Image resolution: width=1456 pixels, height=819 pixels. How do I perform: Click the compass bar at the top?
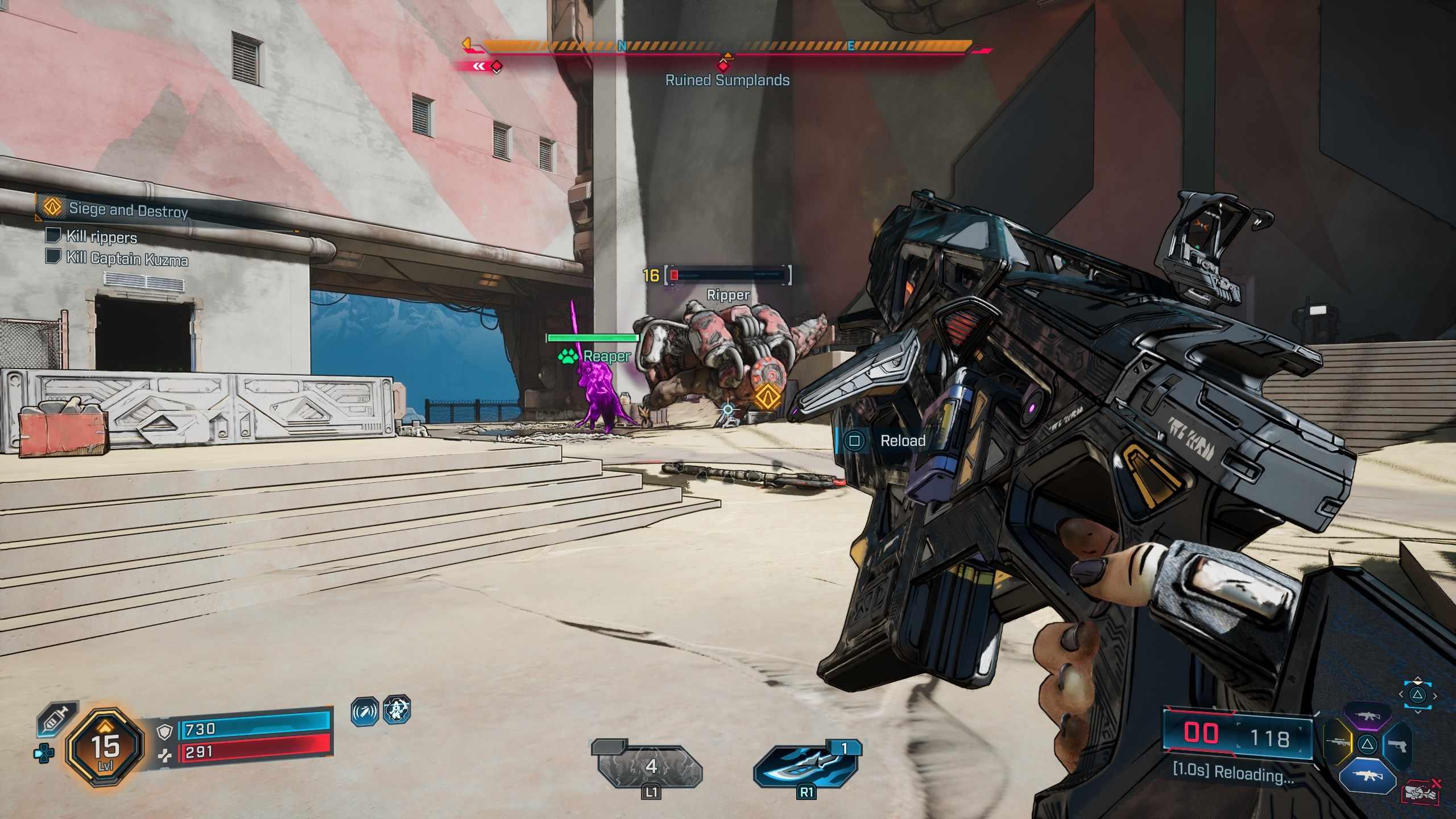click(727, 47)
